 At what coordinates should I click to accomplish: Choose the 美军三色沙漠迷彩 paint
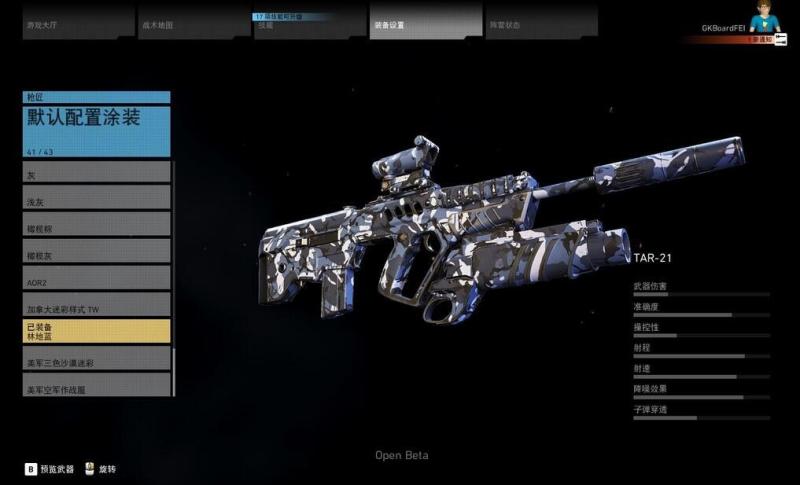pos(97,359)
